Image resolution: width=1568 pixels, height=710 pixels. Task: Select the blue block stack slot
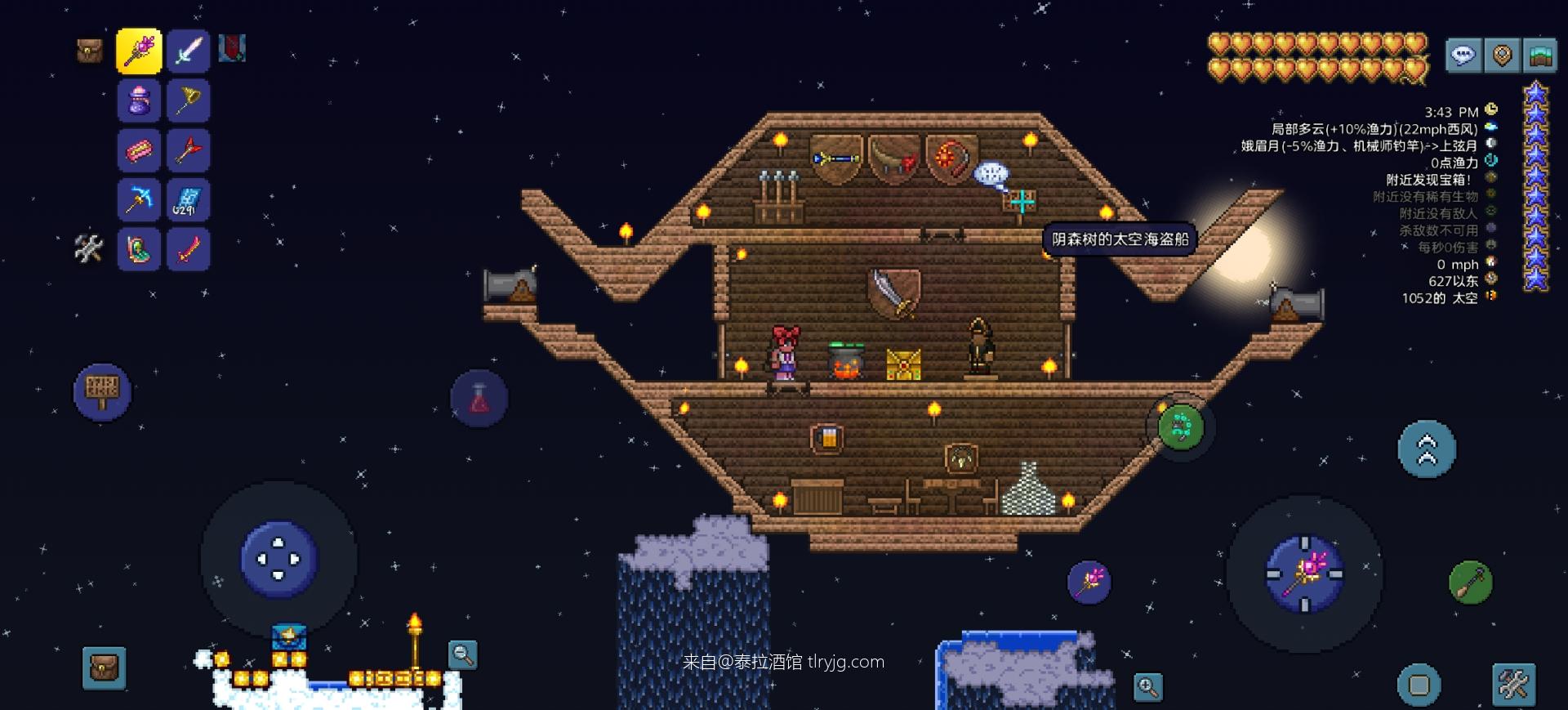pyautogui.click(x=189, y=200)
